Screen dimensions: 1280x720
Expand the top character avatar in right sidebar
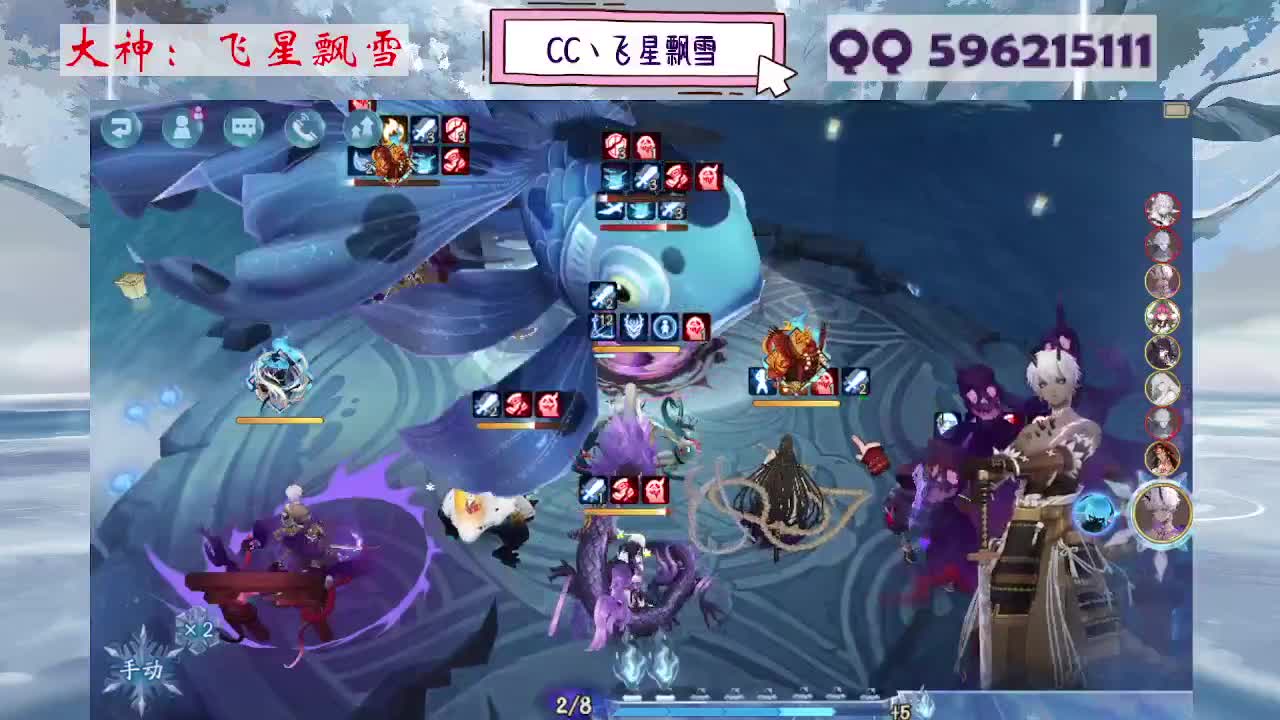1163,211
